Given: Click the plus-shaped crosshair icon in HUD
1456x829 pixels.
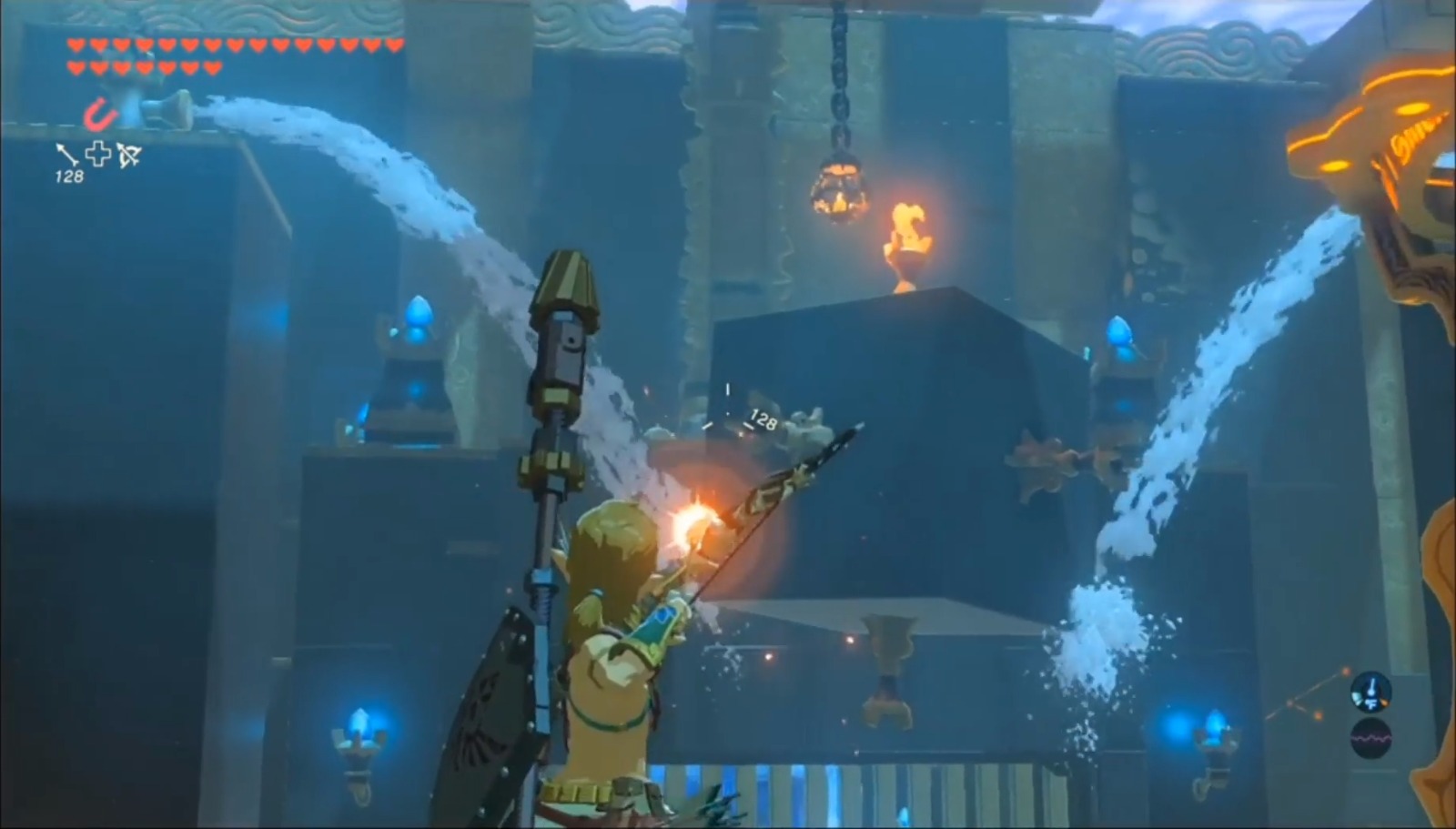Looking at the screenshot, I should (x=98, y=153).
